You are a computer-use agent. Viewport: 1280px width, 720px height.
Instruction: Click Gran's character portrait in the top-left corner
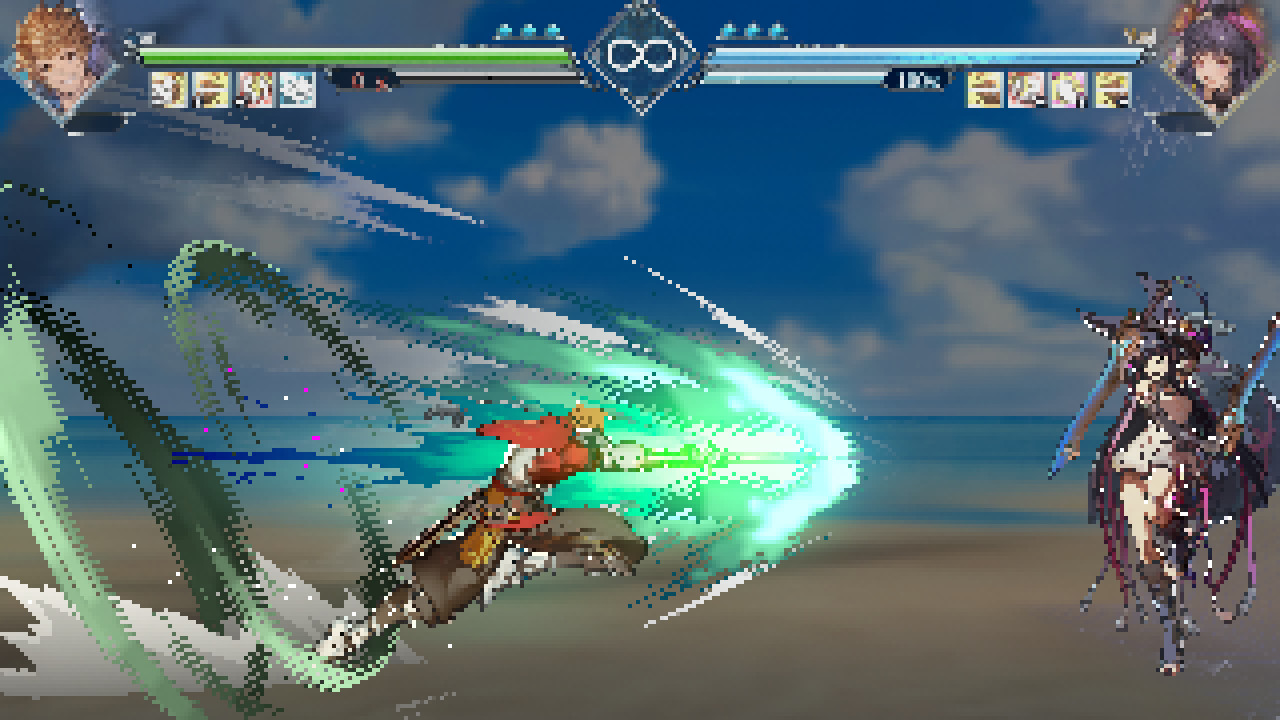coord(60,60)
